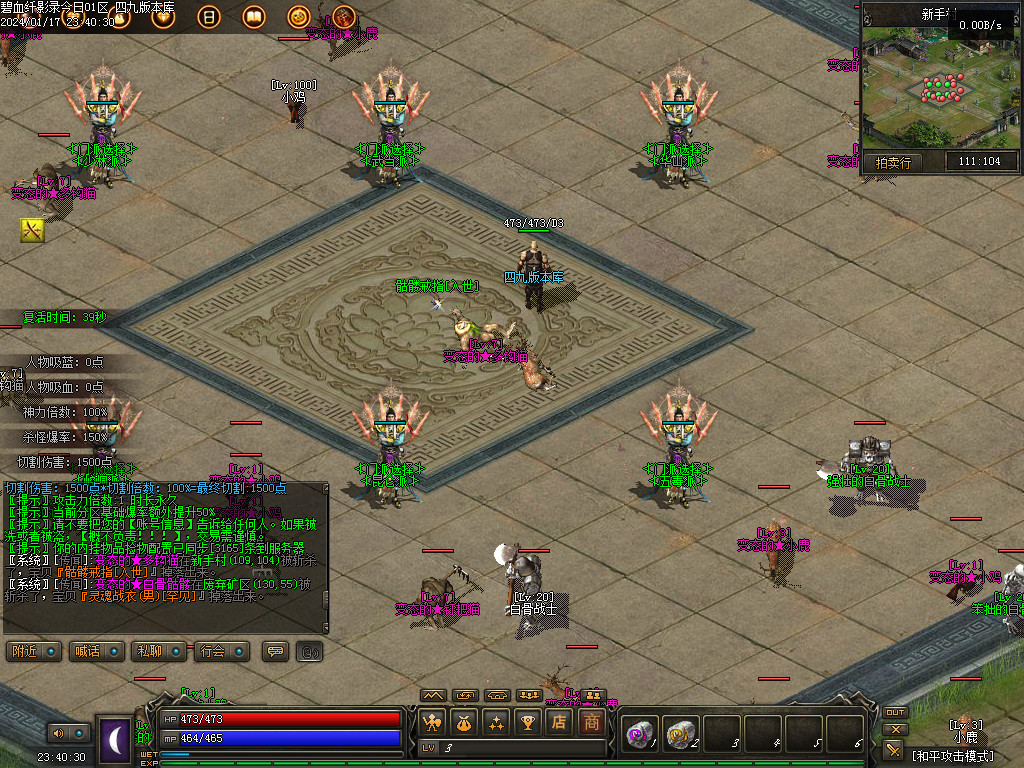
Task: Use the orange spiral scroll in slot 2
Action: pos(679,734)
